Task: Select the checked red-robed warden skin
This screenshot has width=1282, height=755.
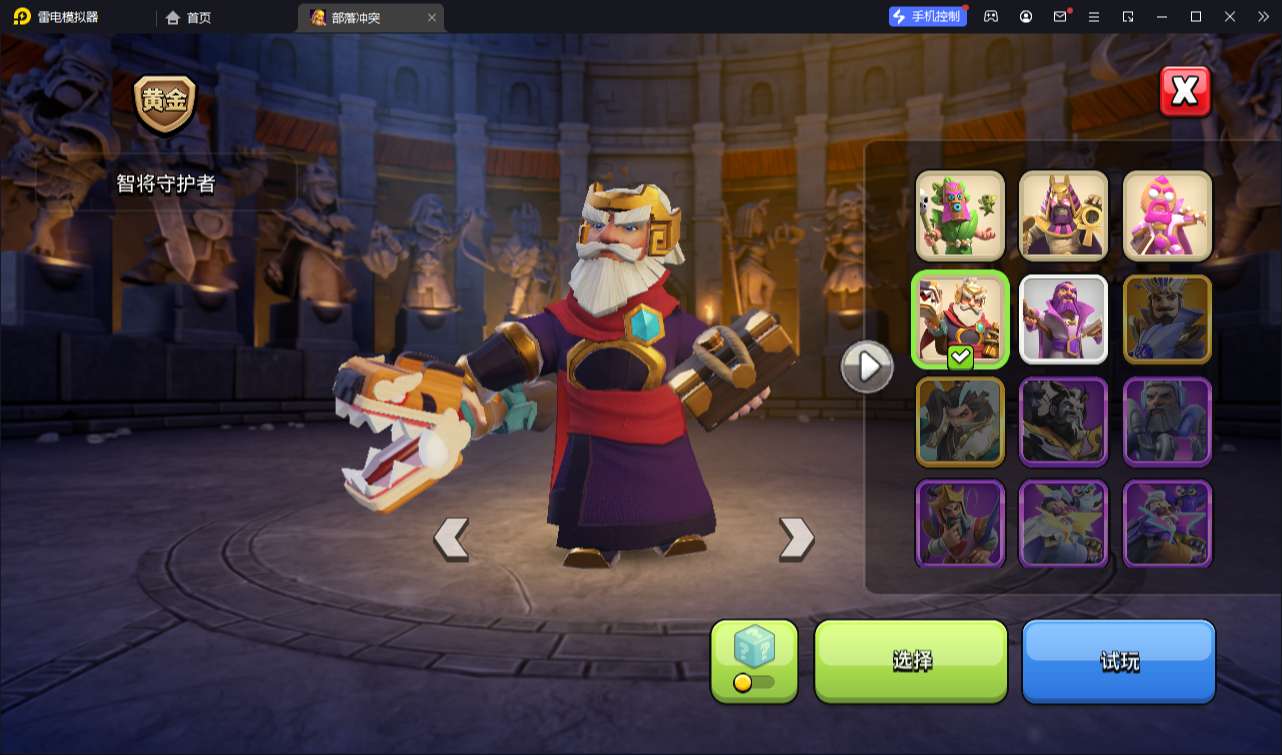Action: 960,319
